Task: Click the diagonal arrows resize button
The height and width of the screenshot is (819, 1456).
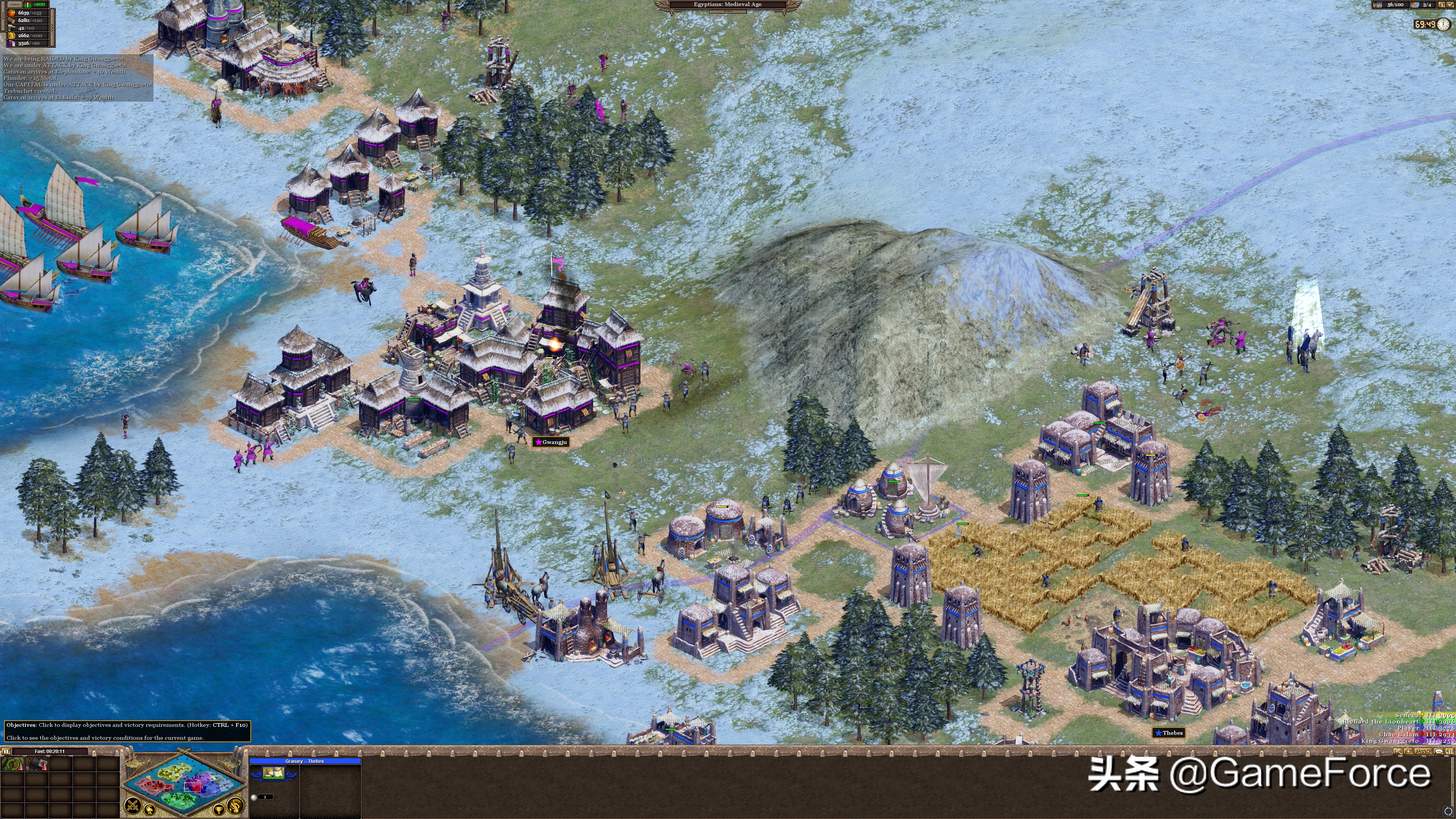Action: tap(1397, 751)
